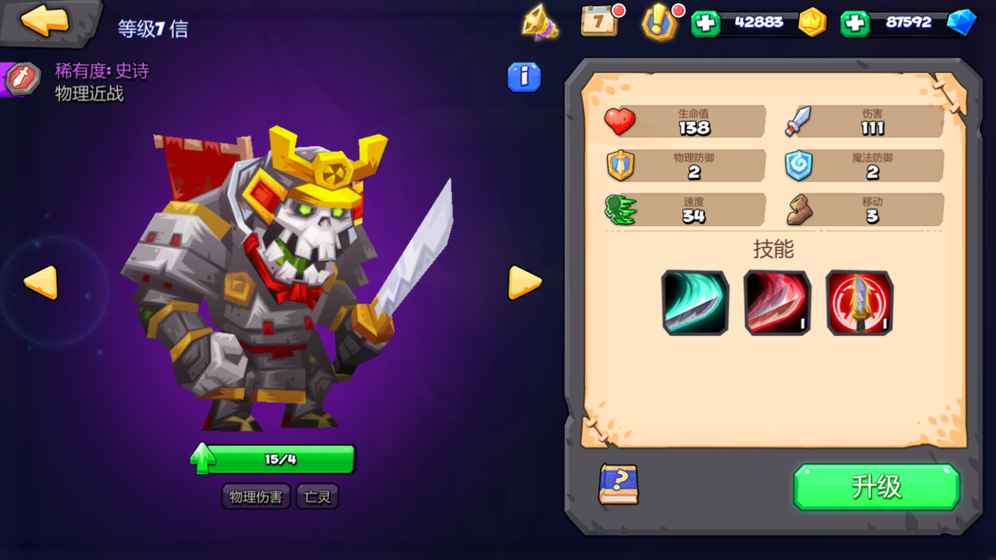Select the red slash skill icon
Image resolution: width=996 pixels, height=560 pixels.
pos(777,302)
